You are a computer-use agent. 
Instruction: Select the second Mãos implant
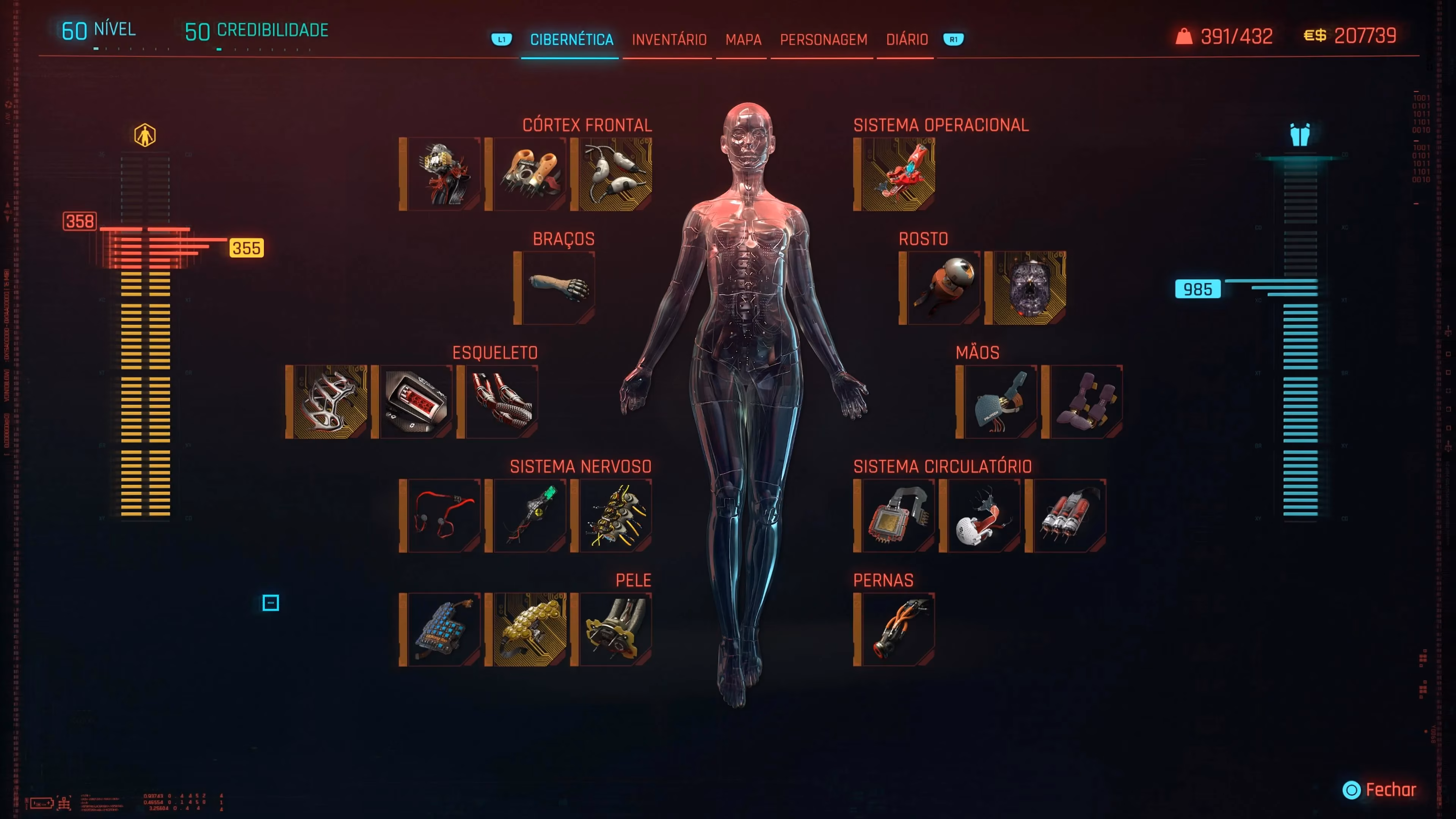click(1084, 401)
